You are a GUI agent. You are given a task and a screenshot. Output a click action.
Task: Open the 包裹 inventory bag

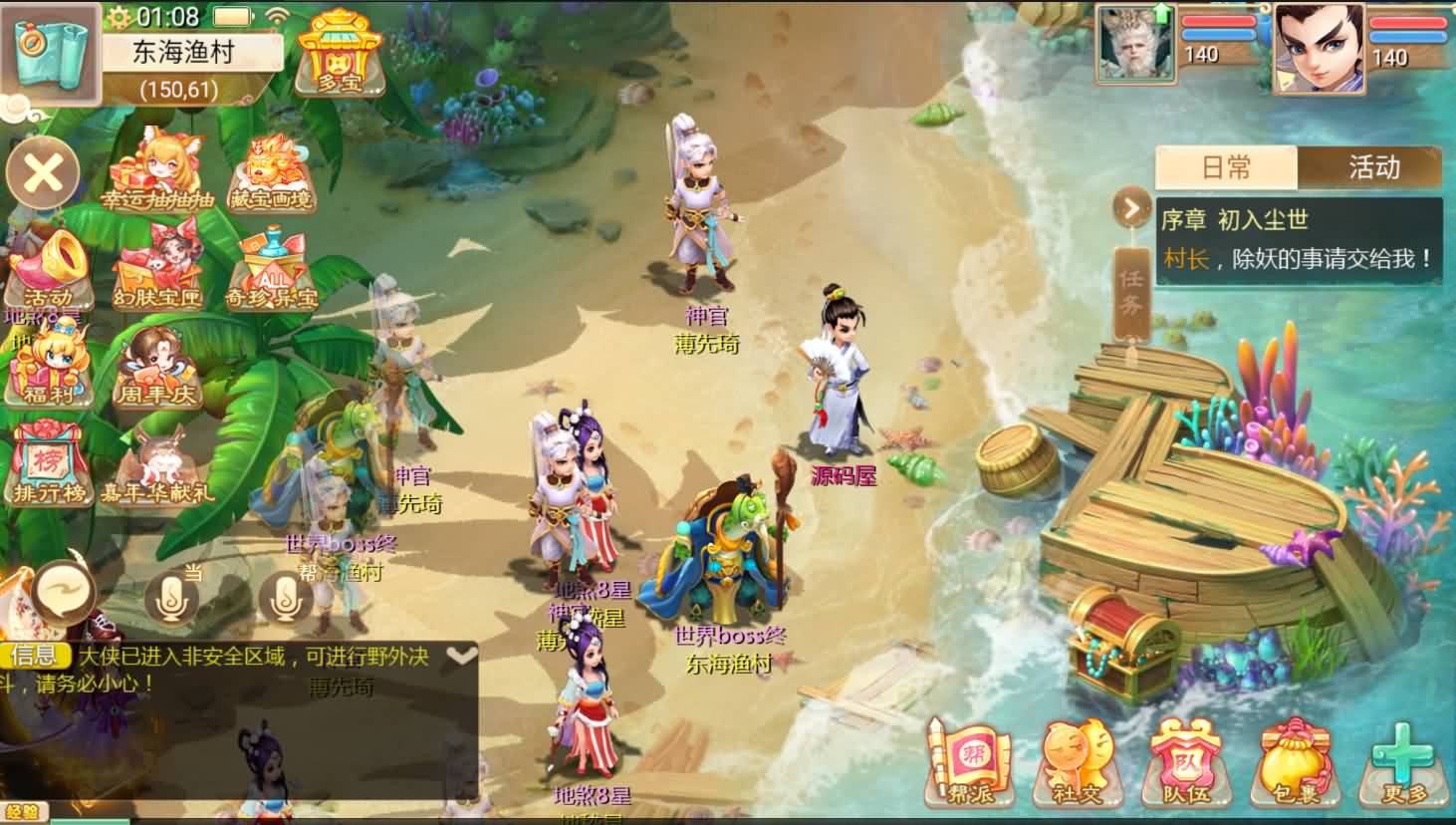[1295, 762]
